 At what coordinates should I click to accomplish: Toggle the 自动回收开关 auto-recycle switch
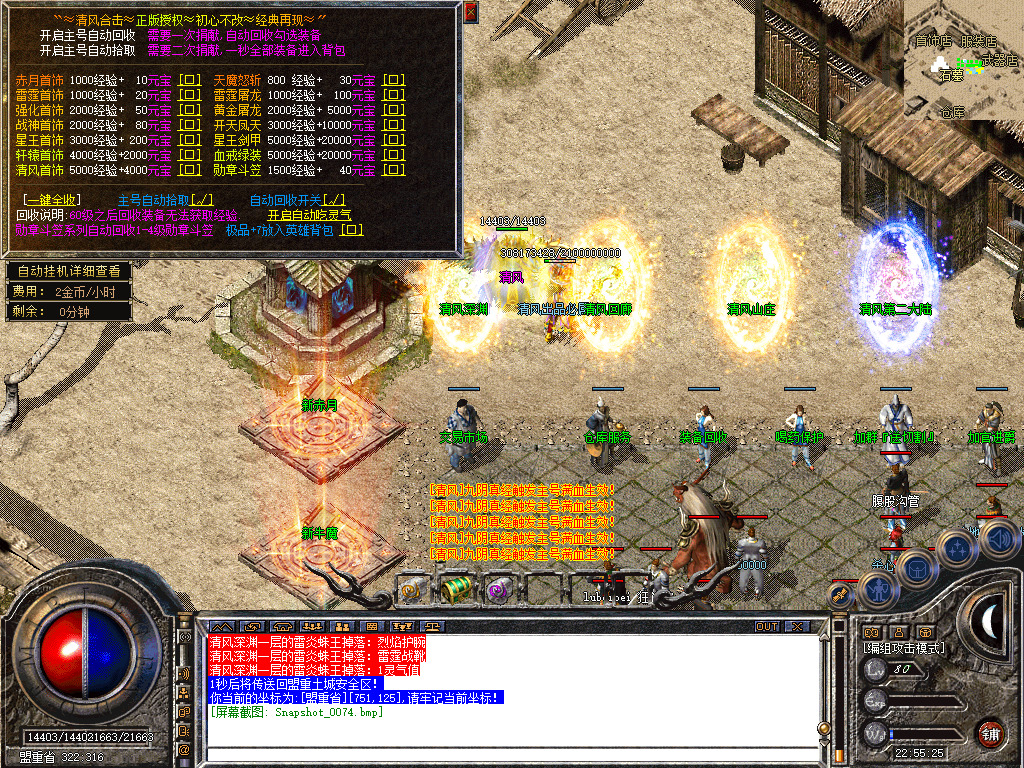click(334, 200)
